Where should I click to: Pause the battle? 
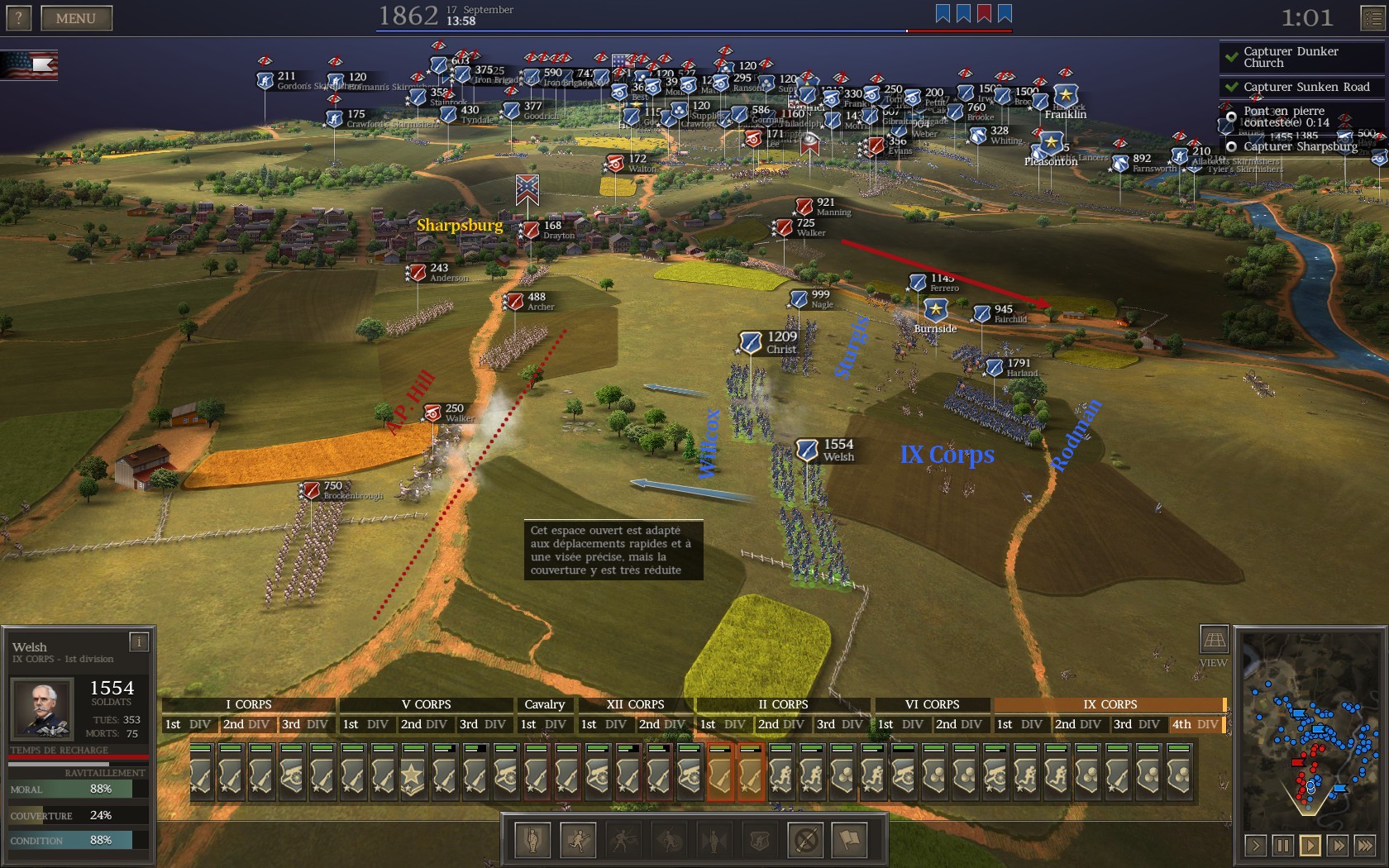tap(1282, 846)
